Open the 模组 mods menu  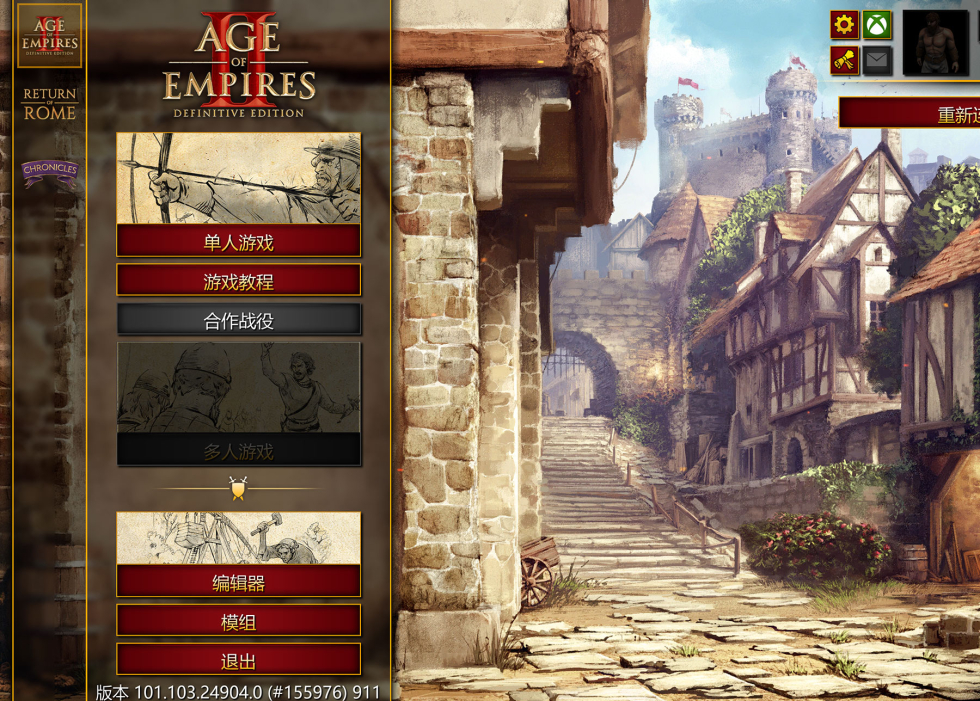pos(238,621)
